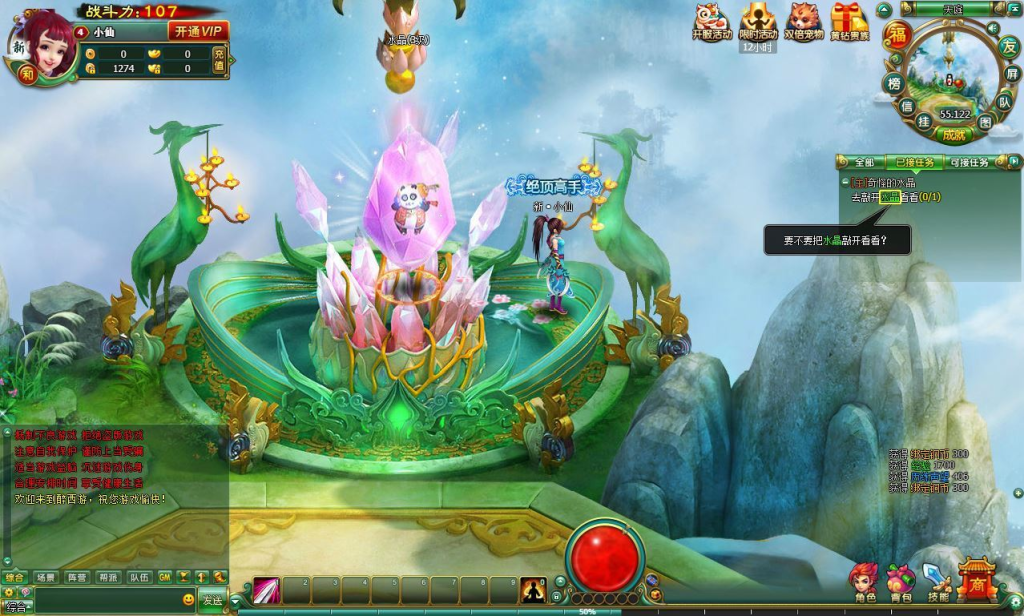Open the 黄钻贵族 gift box
Image resolution: width=1024 pixels, height=616 pixels.
[x=849, y=20]
